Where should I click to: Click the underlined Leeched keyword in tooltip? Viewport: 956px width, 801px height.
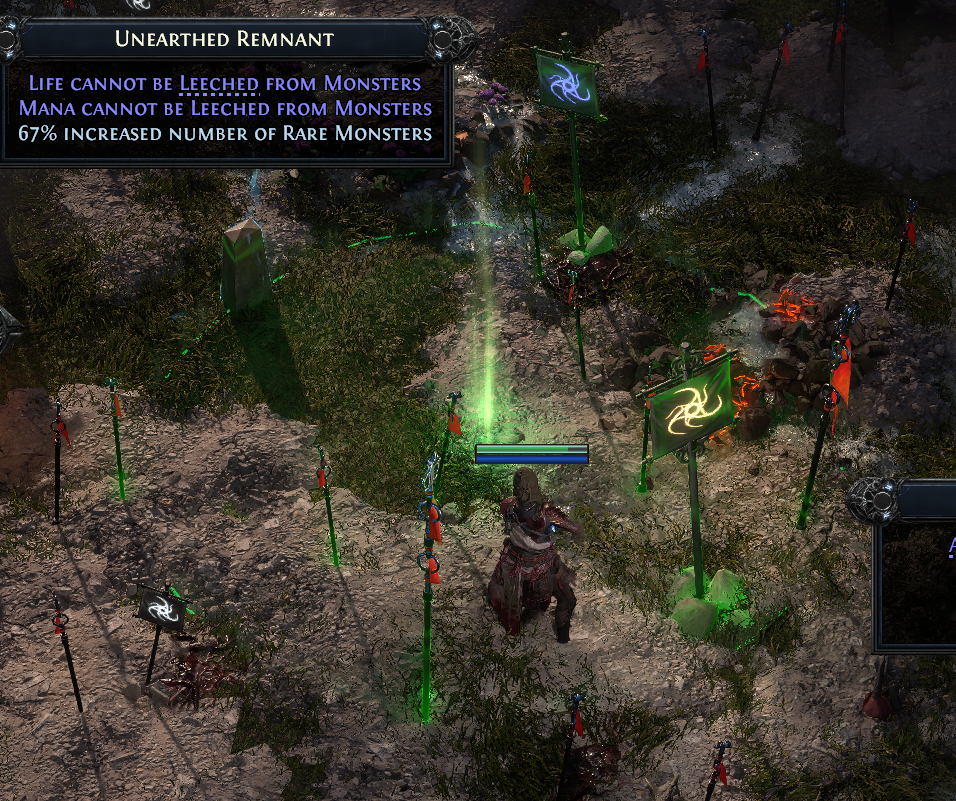pos(219,84)
